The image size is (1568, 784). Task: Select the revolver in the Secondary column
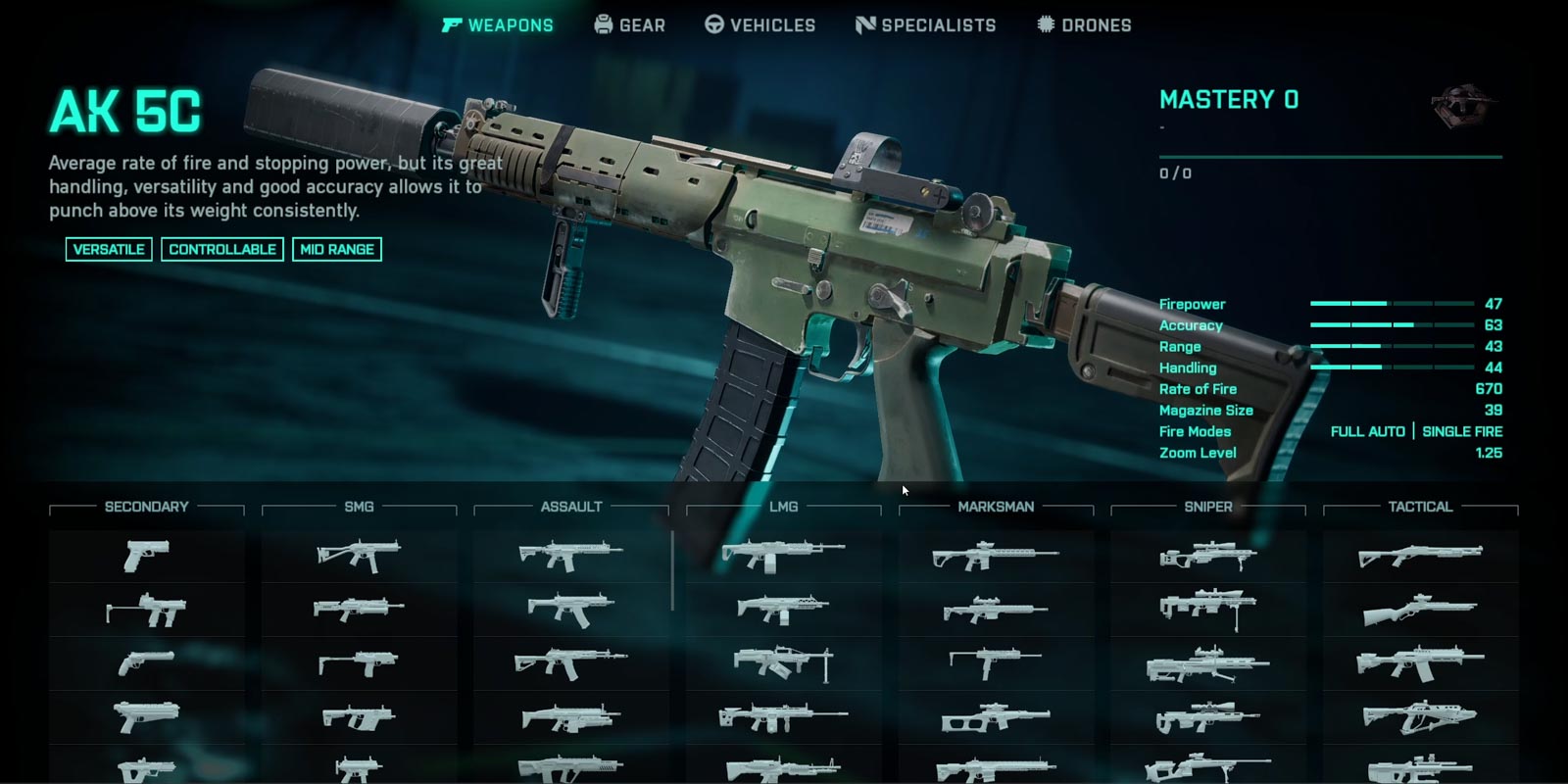[x=146, y=663]
